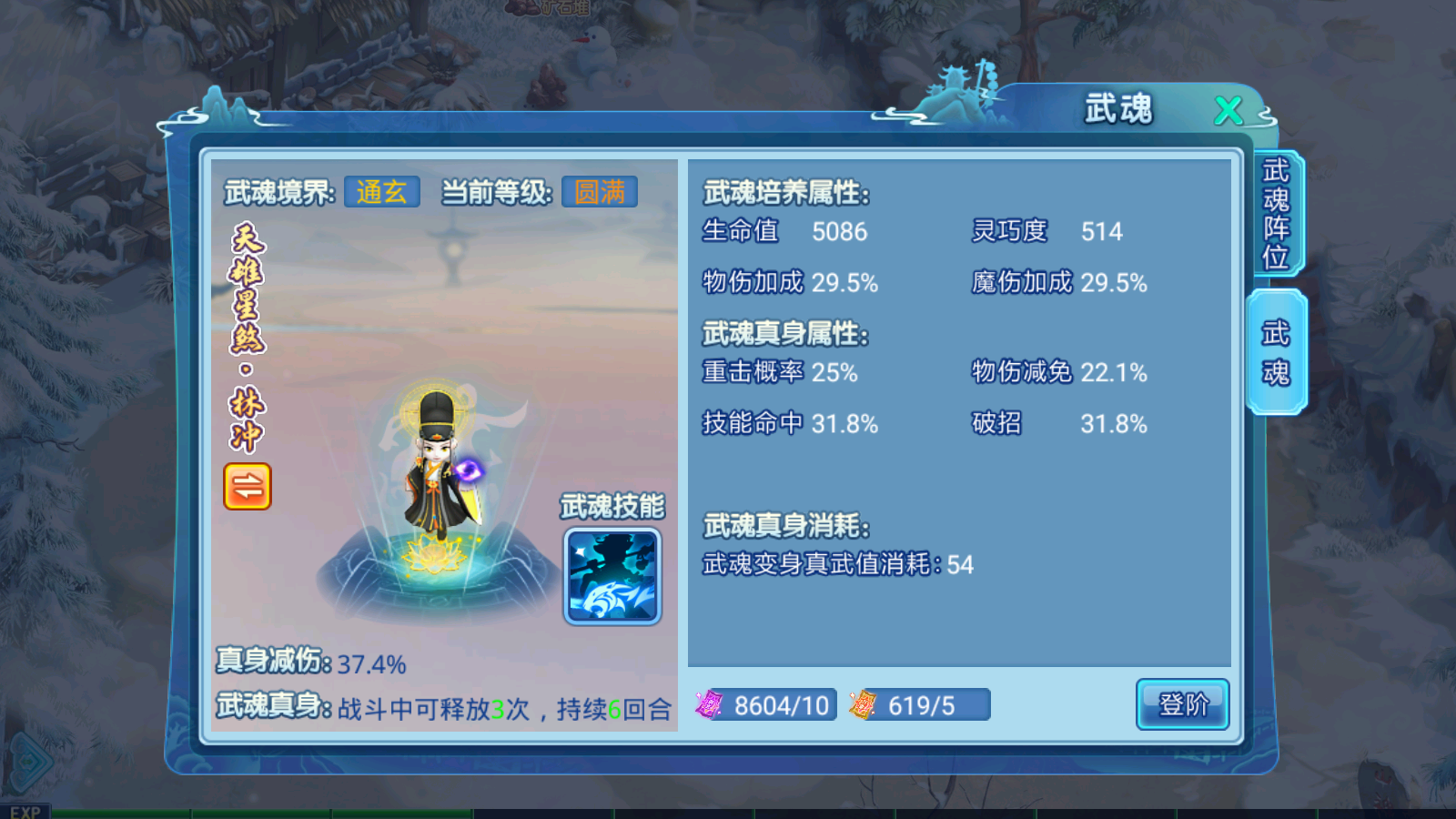Image resolution: width=1456 pixels, height=819 pixels.
Task: Close the 武魂 window with the X
Action: pos(1229,109)
